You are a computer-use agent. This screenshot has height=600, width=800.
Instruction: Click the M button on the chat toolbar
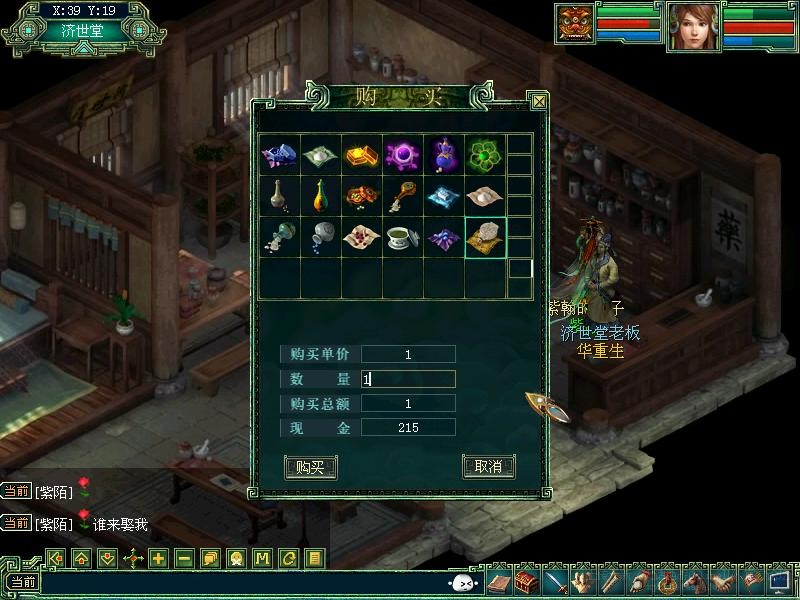pos(262,558)
